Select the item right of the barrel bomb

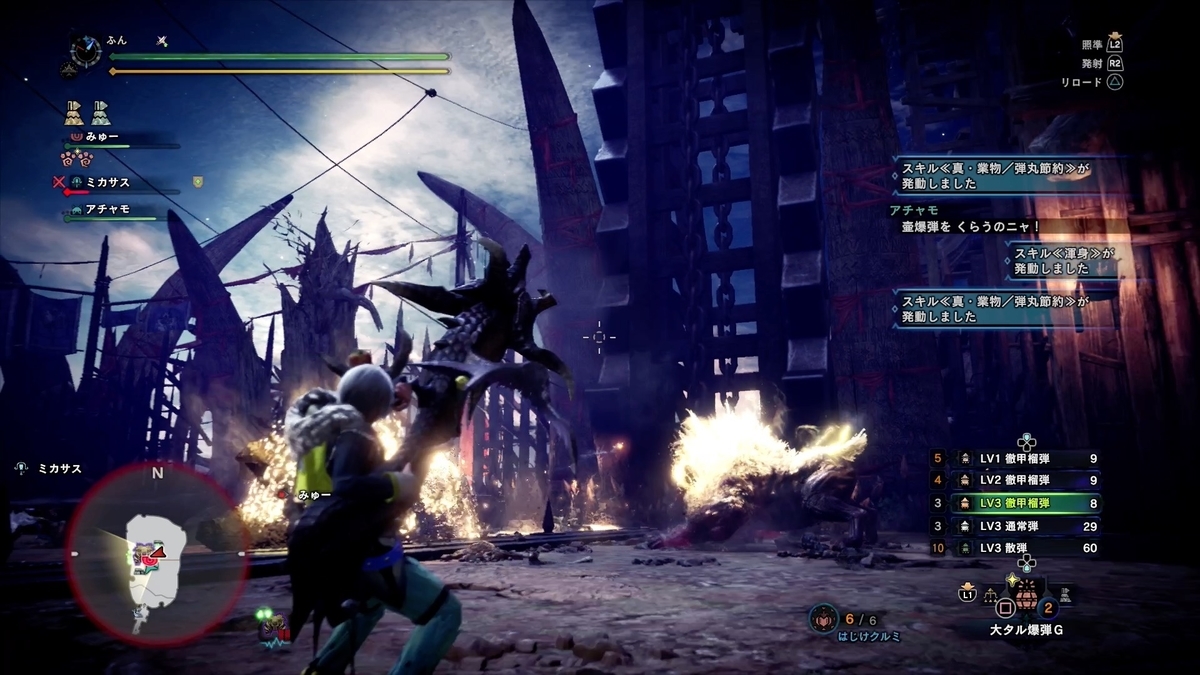click(x=1066, y=596)
